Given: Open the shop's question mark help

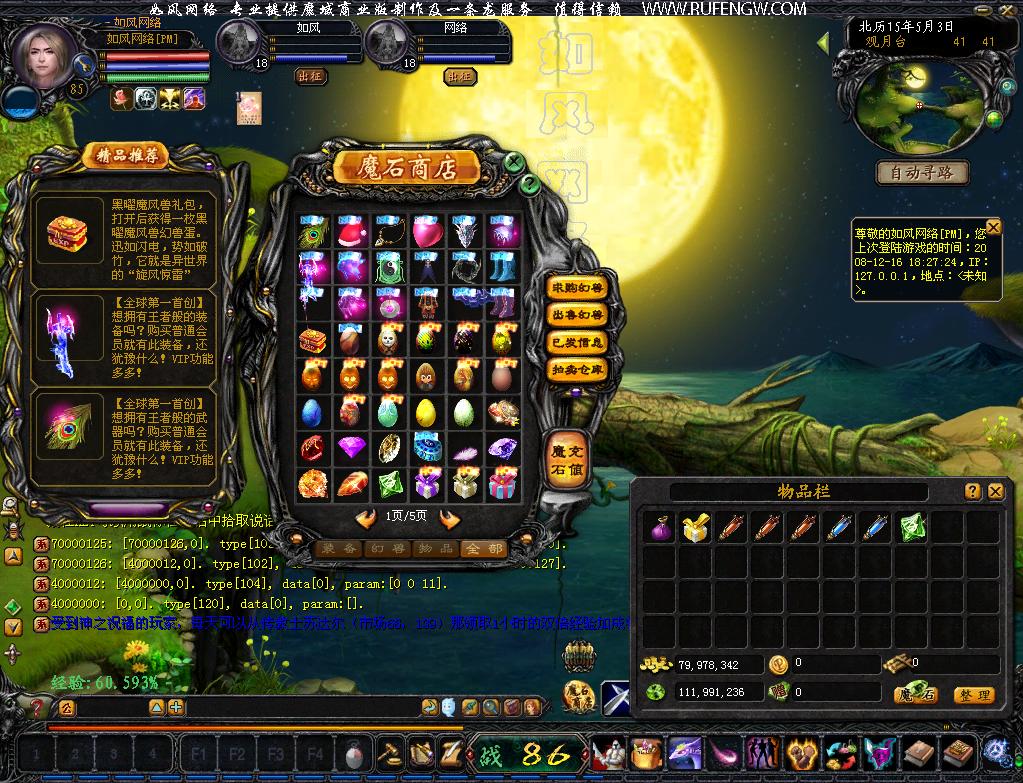Looking at the screenshot, I should pyautogui.click(x=530, y=184).
